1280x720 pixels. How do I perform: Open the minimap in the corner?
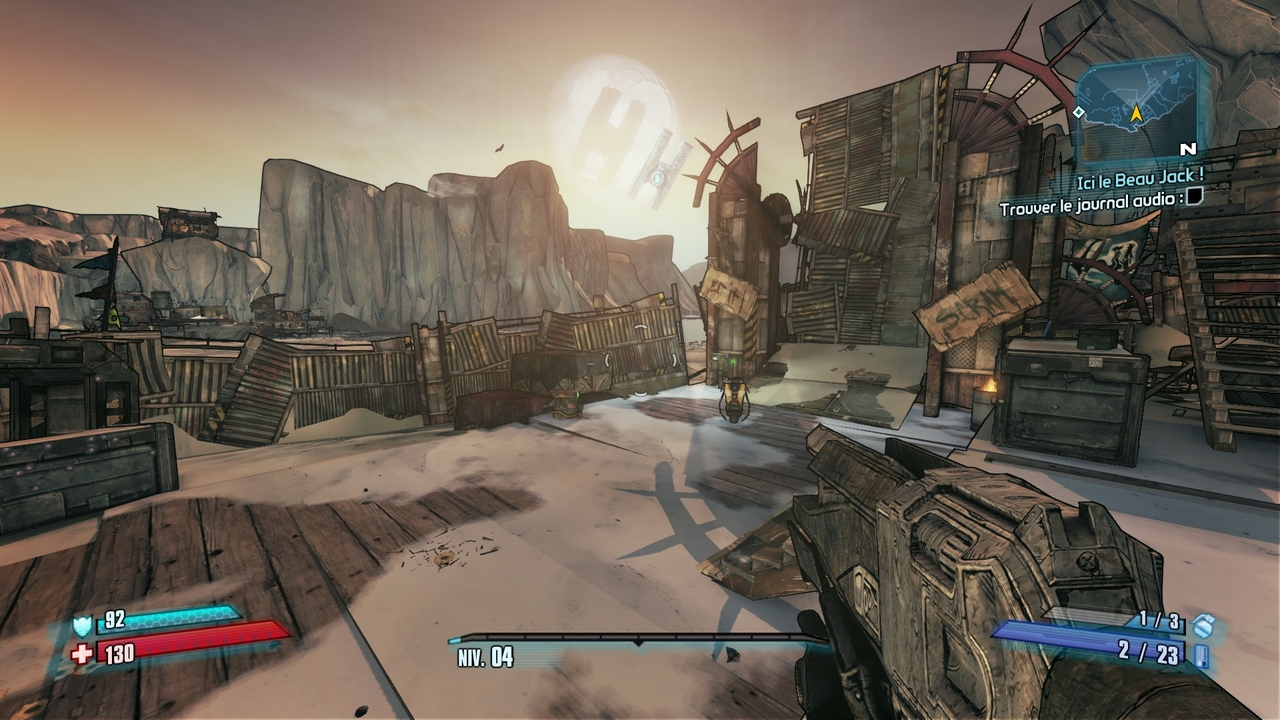pos(1137,108)
